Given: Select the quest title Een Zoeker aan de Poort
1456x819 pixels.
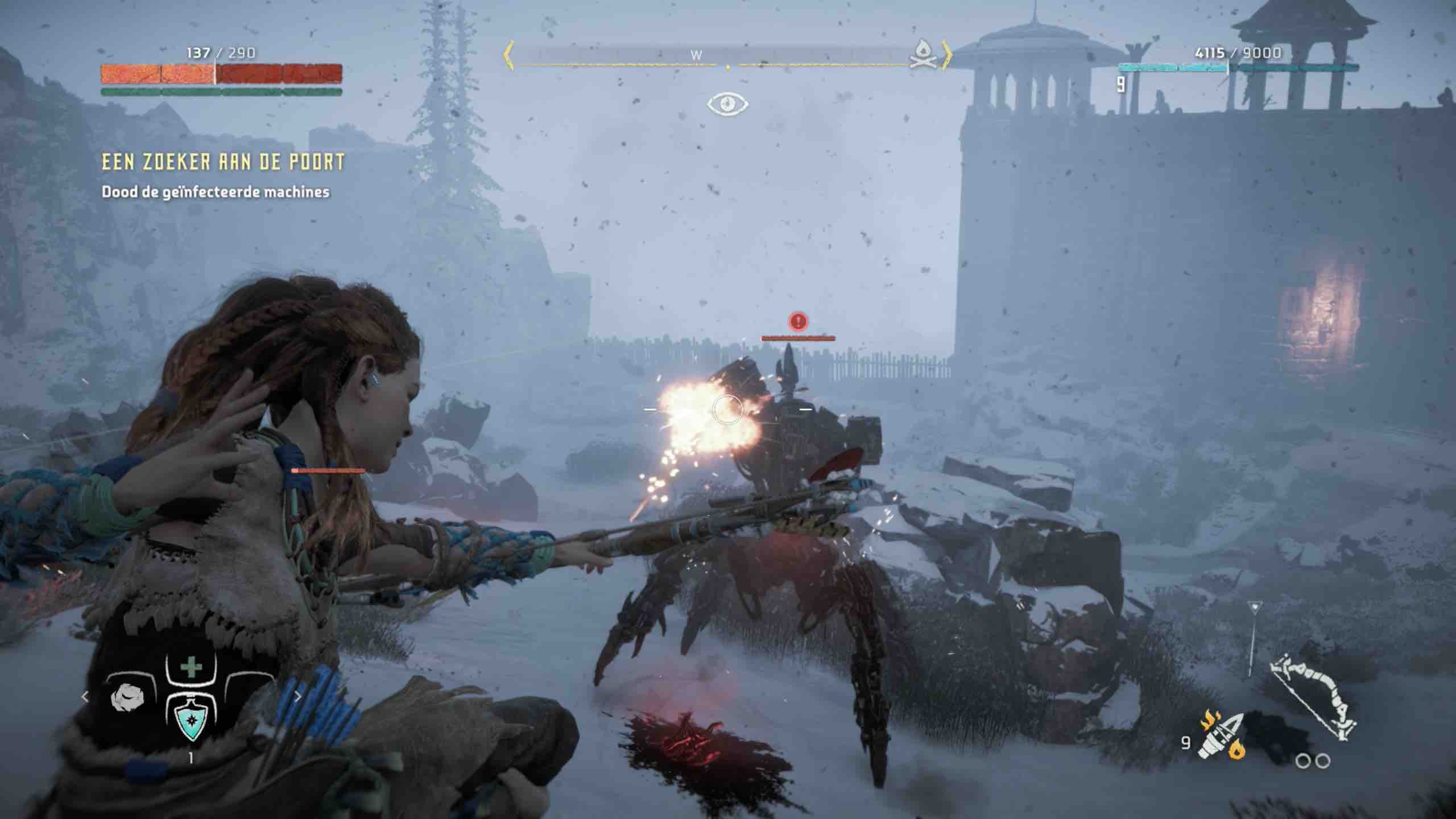Looking at the screenshot, I should (x=223, y=163).
